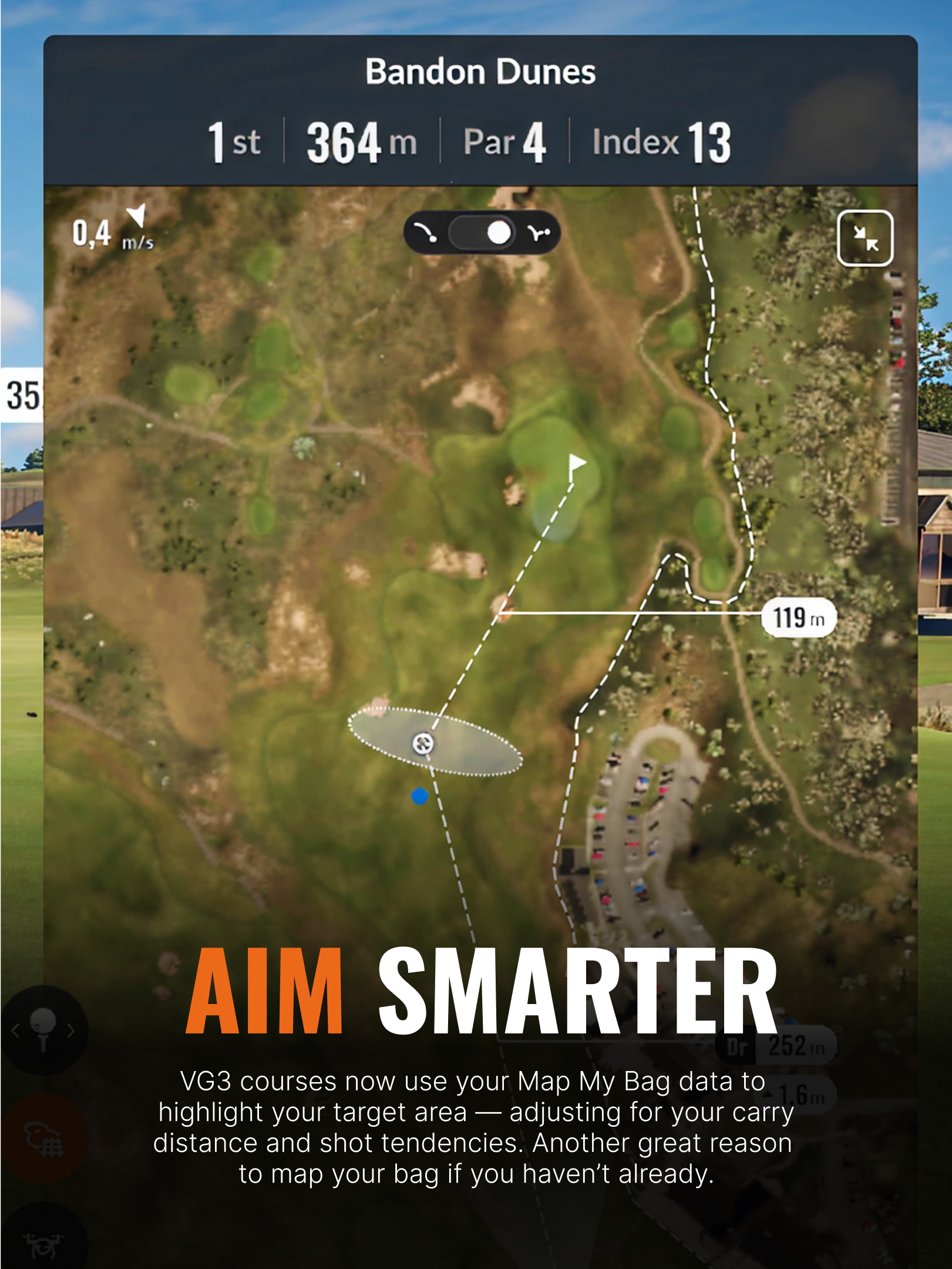Collapse the hole map with the shrink button
This screenshot has height=1269, width=952.
pos(864,238)
